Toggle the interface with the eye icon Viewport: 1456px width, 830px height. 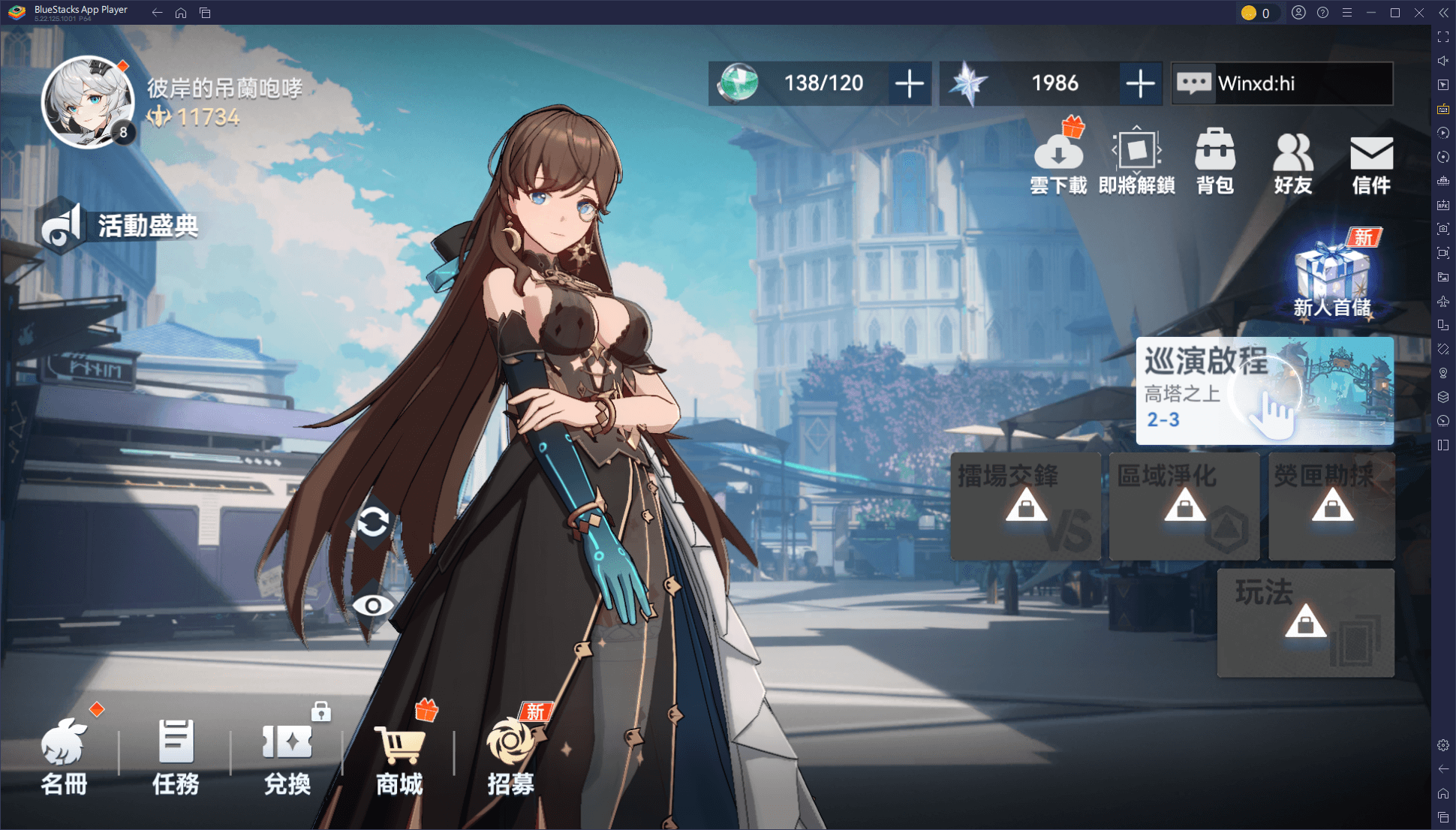pyautogui.click(x=373, y=606)
